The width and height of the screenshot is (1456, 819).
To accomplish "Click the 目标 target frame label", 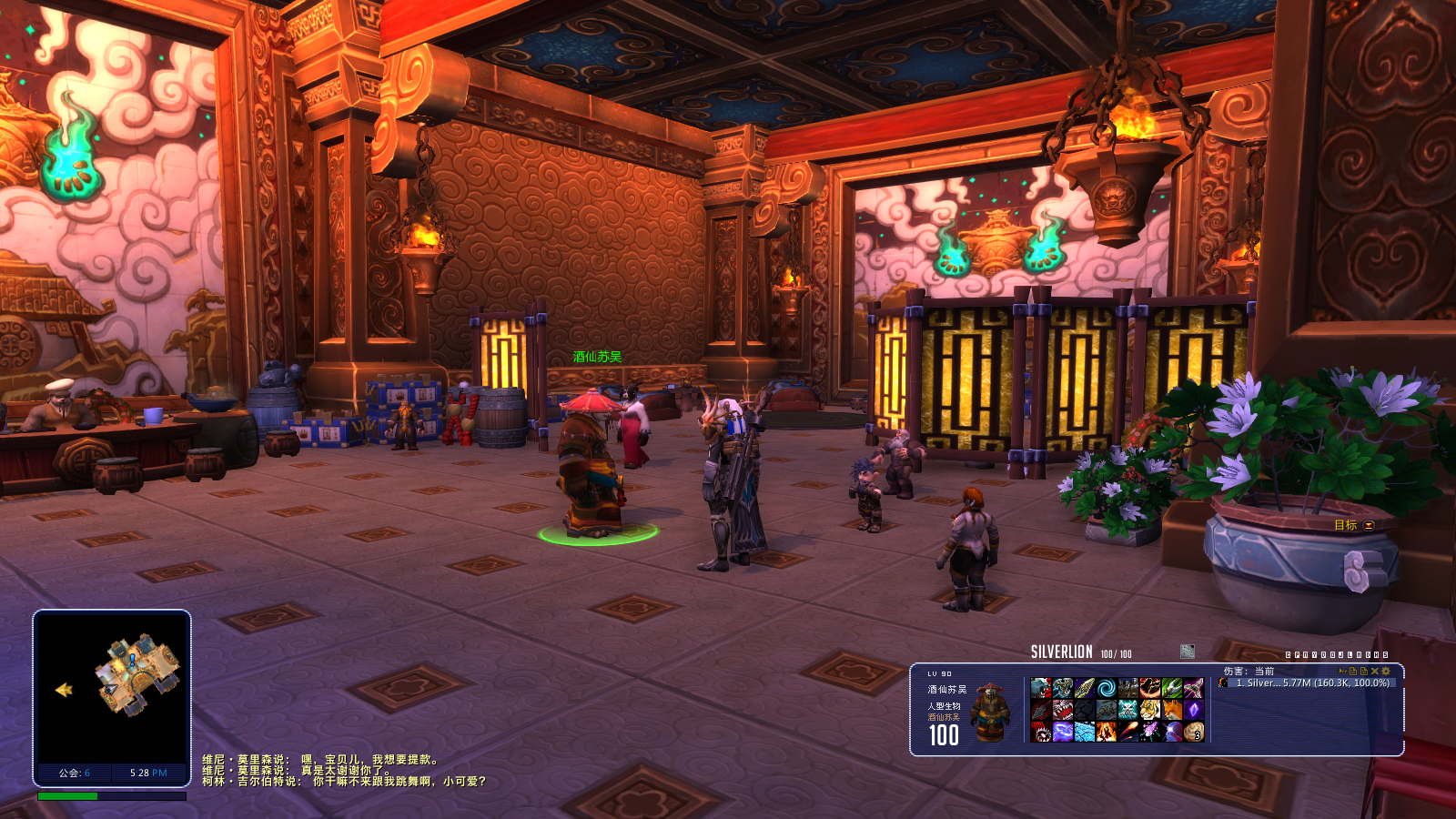I will 1345,525.
